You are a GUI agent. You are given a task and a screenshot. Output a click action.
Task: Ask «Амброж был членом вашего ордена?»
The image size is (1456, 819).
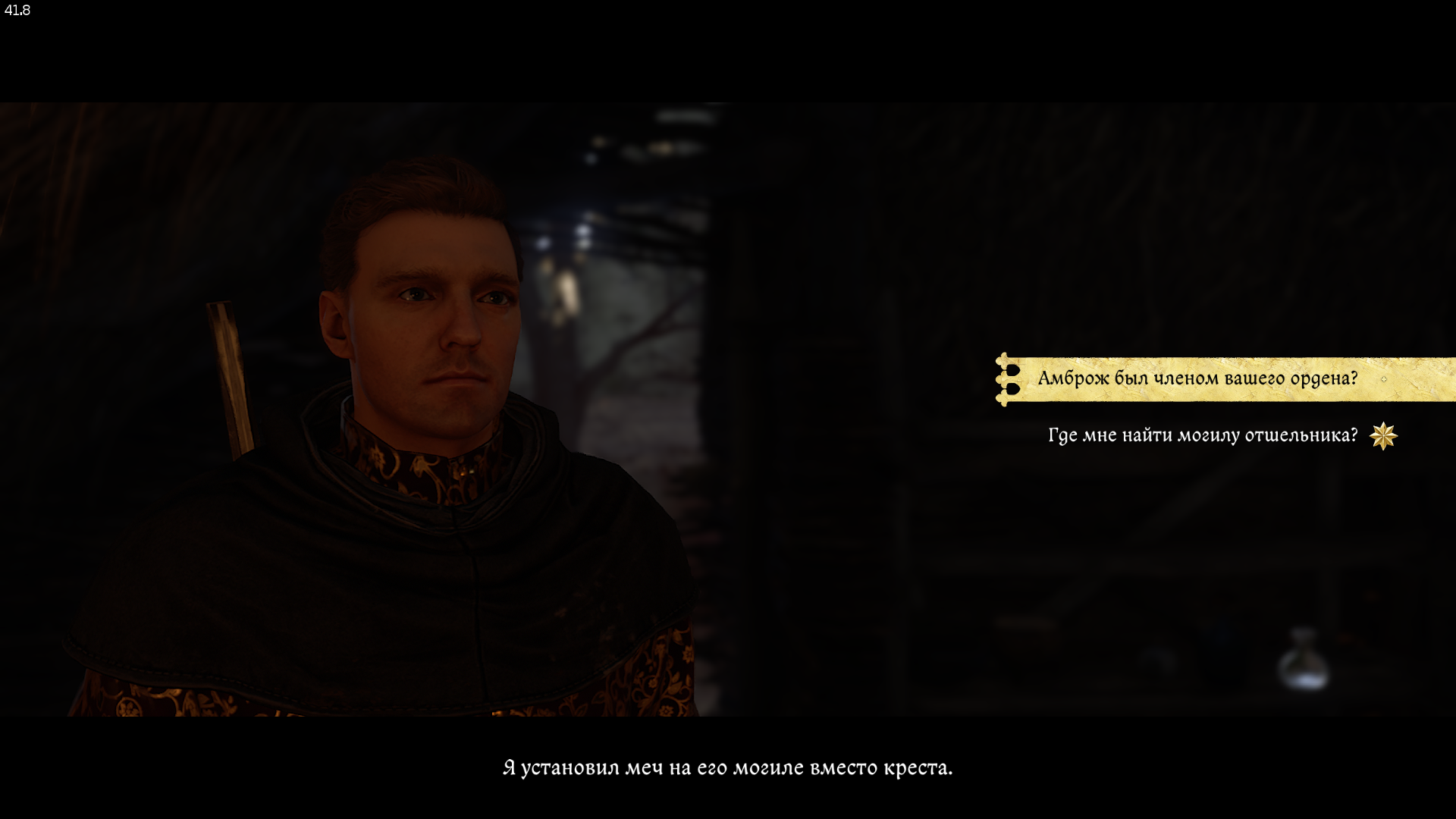pyautogui.click(x=1197, y=378)
